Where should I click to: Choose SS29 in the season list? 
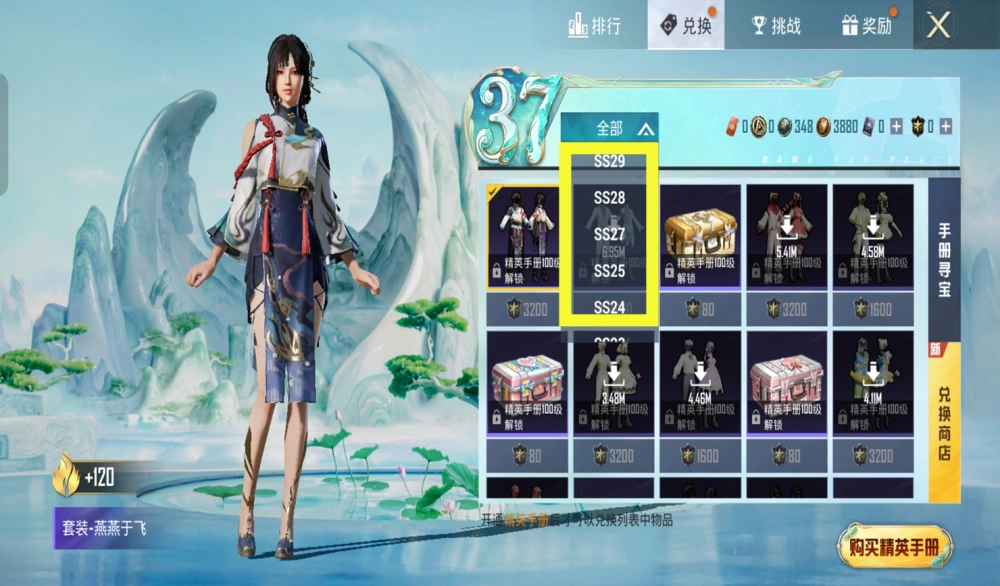(609, 161)
